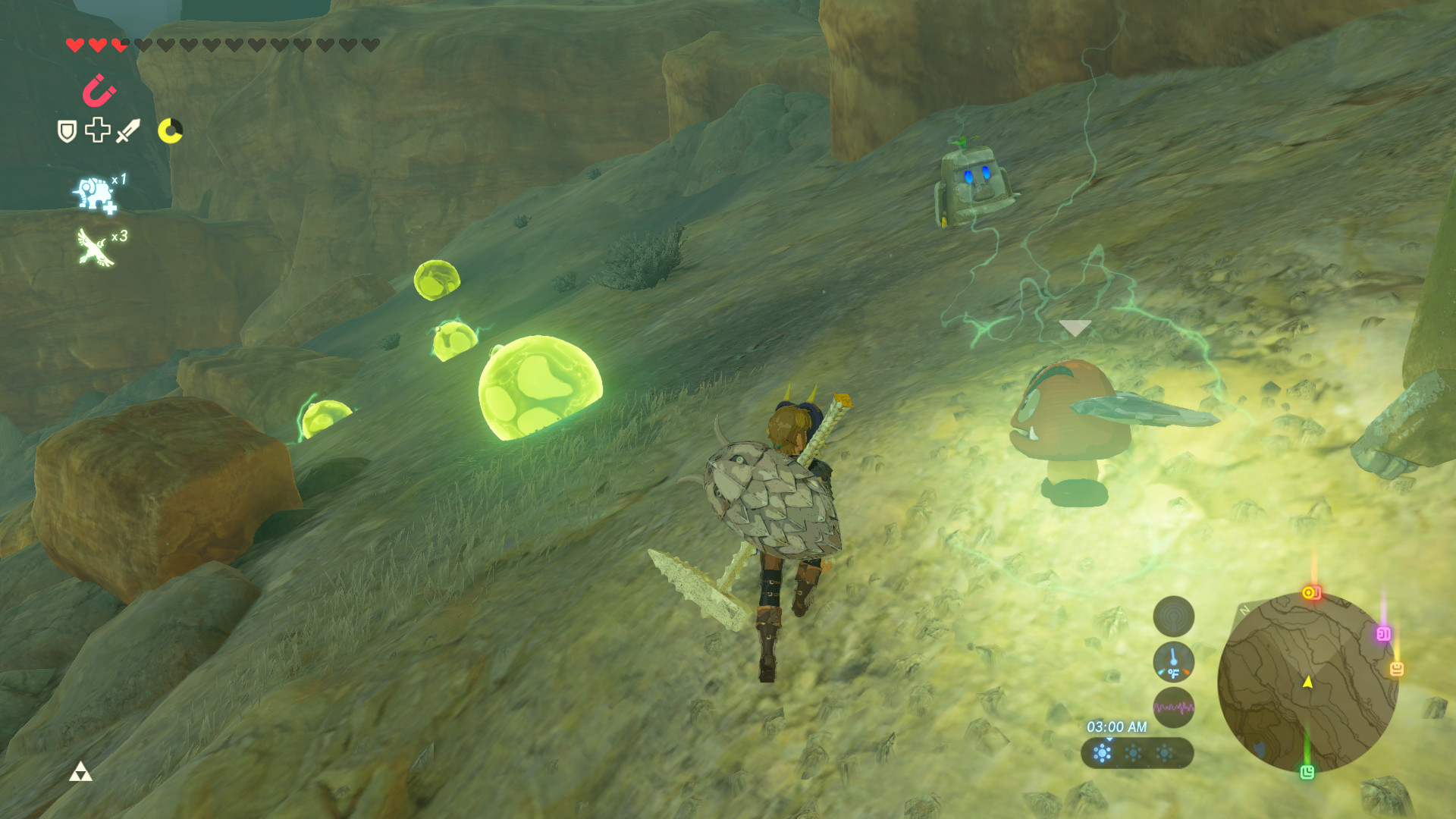Toggle the pink tower marker on the minimap
Viewport: 1456px width, 819px height.
click(1382, 634)
